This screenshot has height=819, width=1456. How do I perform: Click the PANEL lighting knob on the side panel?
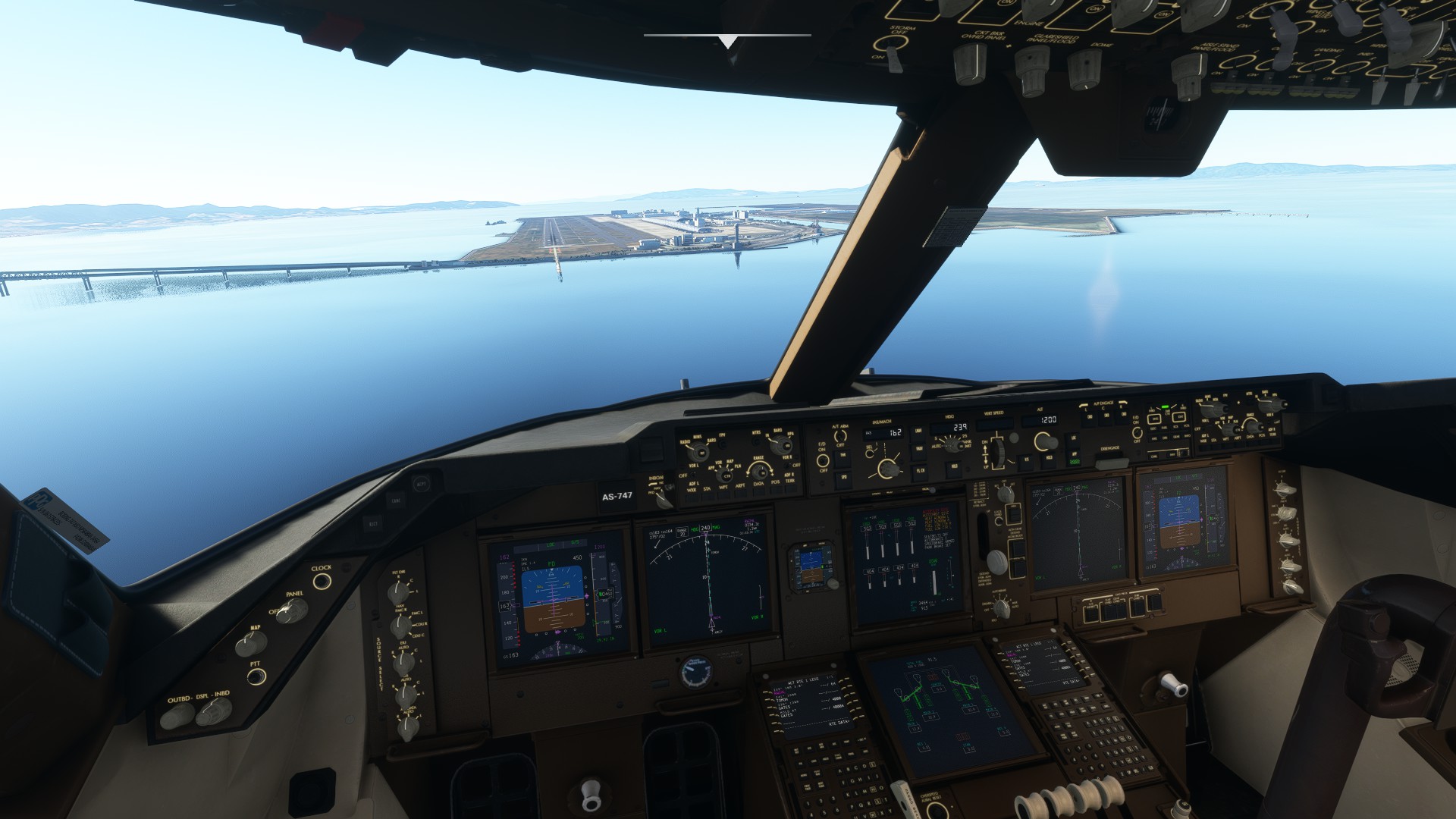click(293, 610)
